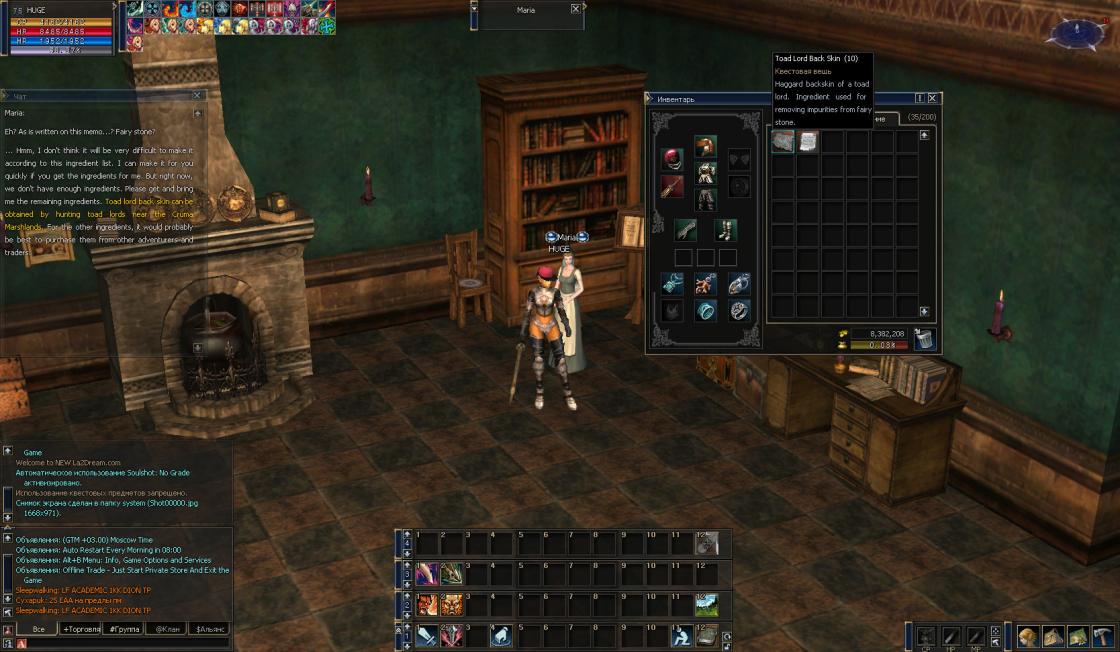Close the Maria target window
The height and width of the screenshot is (652, 1120).
575,9
